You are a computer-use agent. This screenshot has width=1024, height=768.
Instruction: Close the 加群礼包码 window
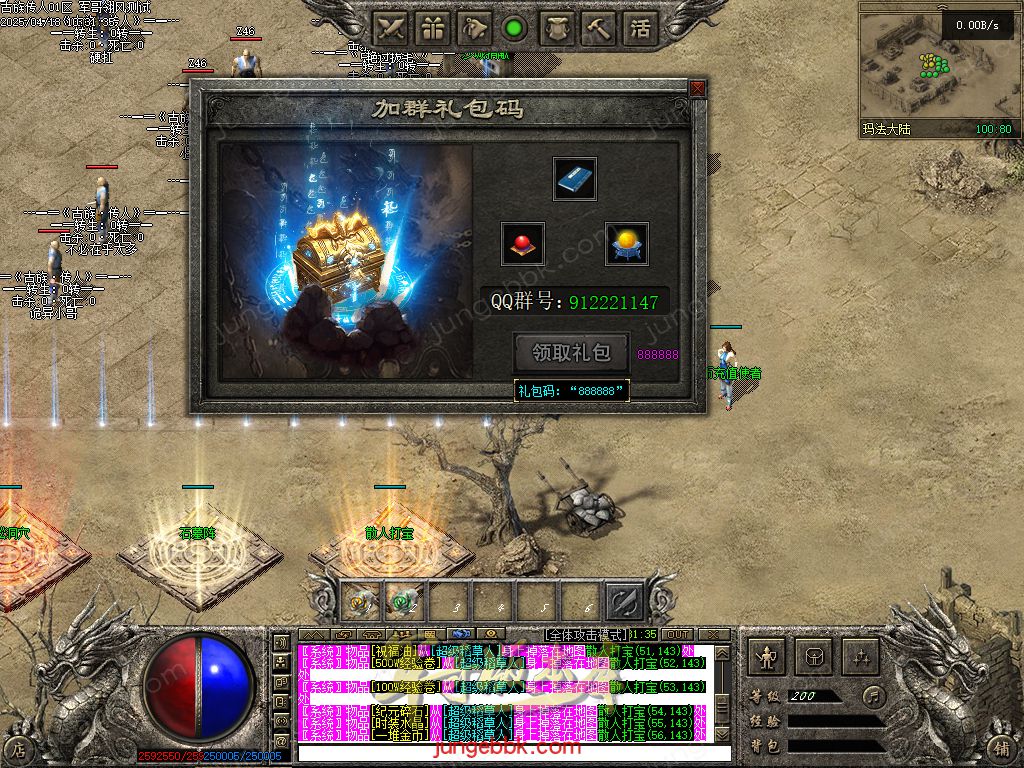click(697, 88)
